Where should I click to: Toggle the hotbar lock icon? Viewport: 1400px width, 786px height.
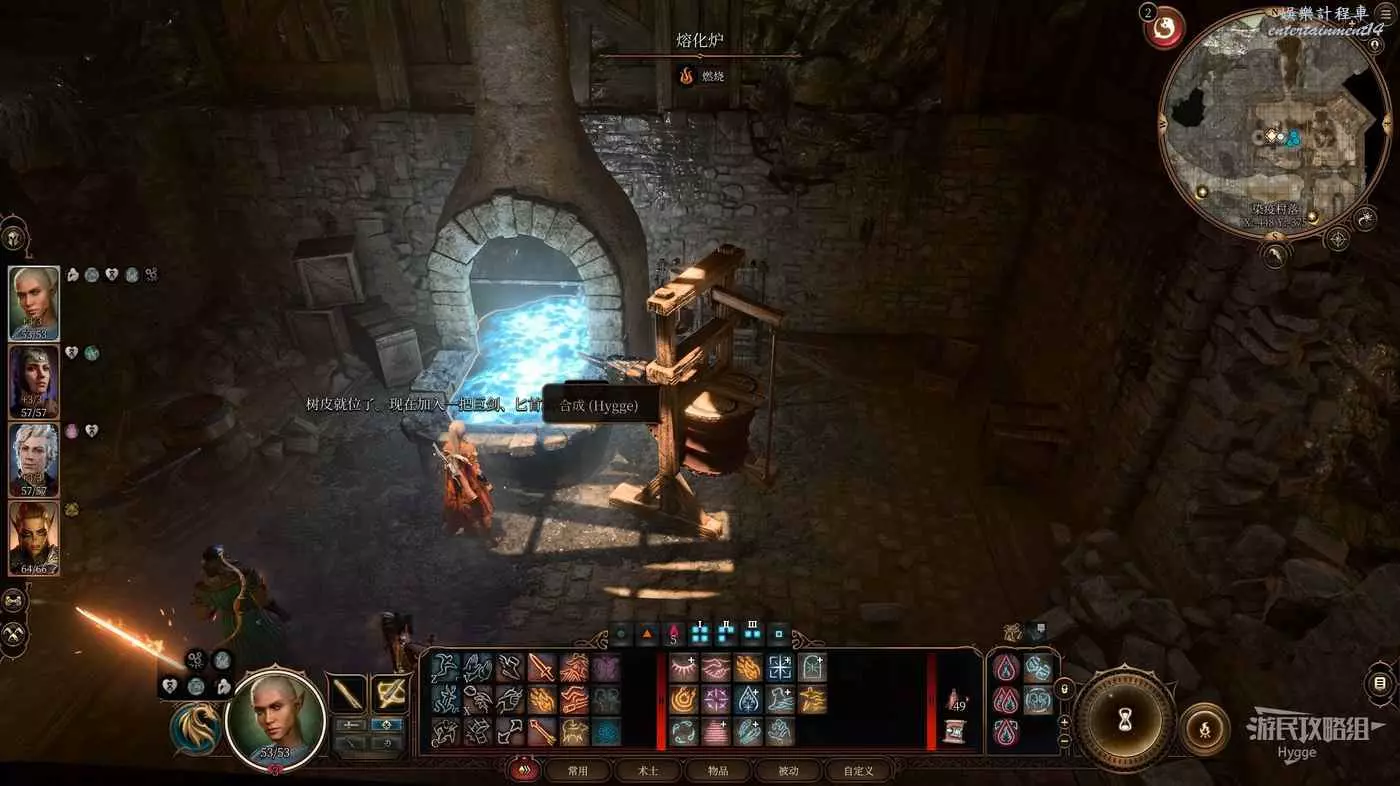click(x=1065, y=689)
